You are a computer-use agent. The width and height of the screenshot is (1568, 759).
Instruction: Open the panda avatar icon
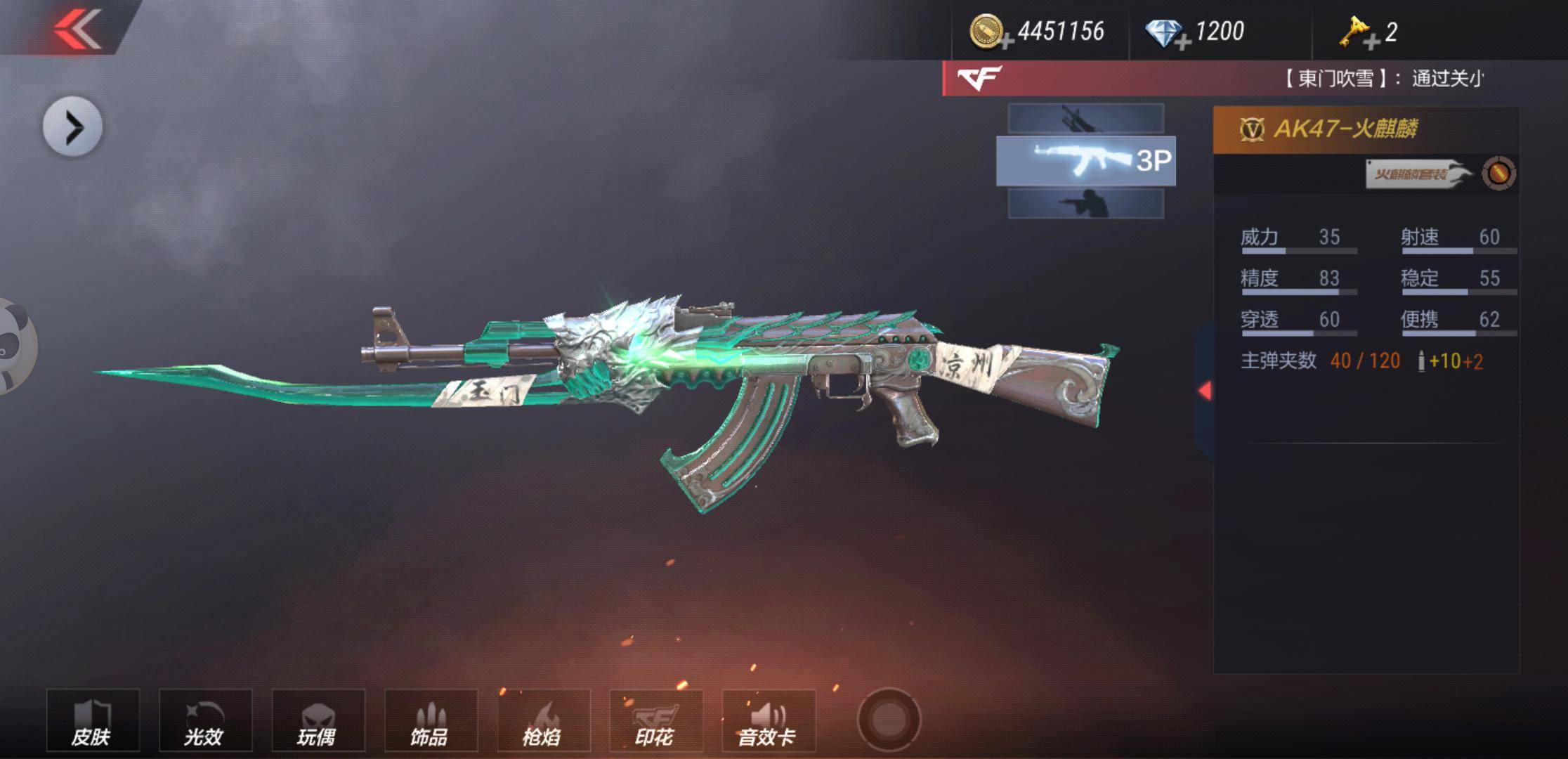click(x=14, y=346)
